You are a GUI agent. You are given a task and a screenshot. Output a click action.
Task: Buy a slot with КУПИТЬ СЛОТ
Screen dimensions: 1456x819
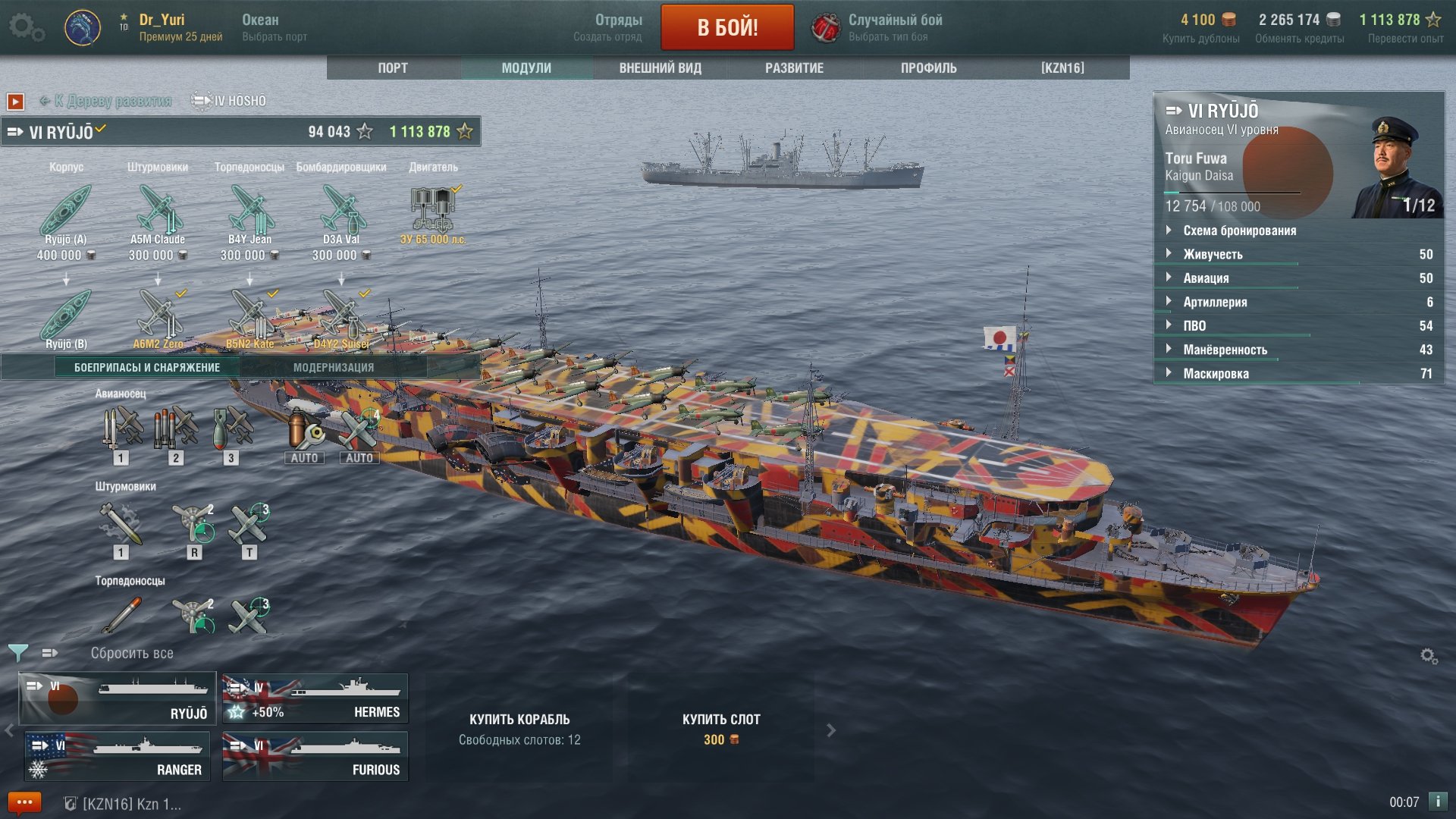coord(720,728)
